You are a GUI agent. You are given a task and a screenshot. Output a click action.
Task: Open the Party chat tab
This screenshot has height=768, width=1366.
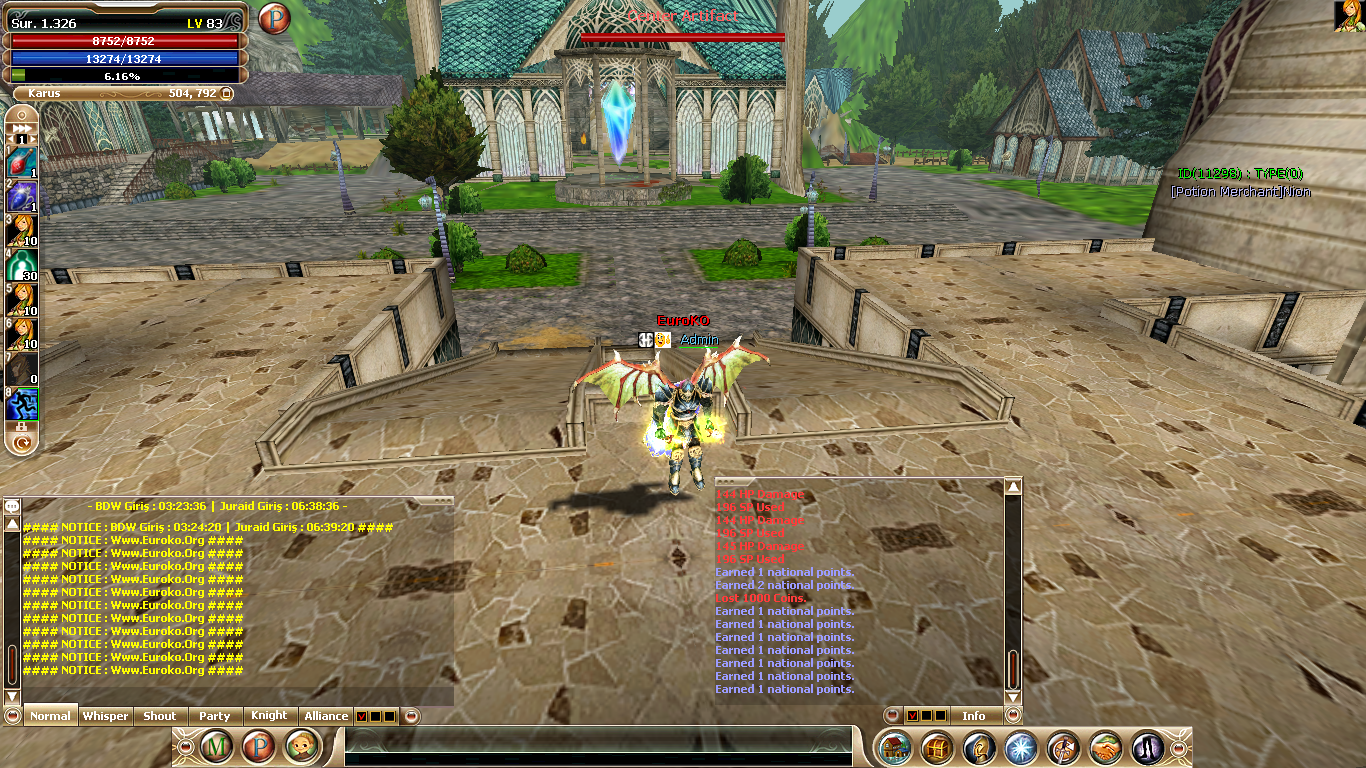coord(214,716)
